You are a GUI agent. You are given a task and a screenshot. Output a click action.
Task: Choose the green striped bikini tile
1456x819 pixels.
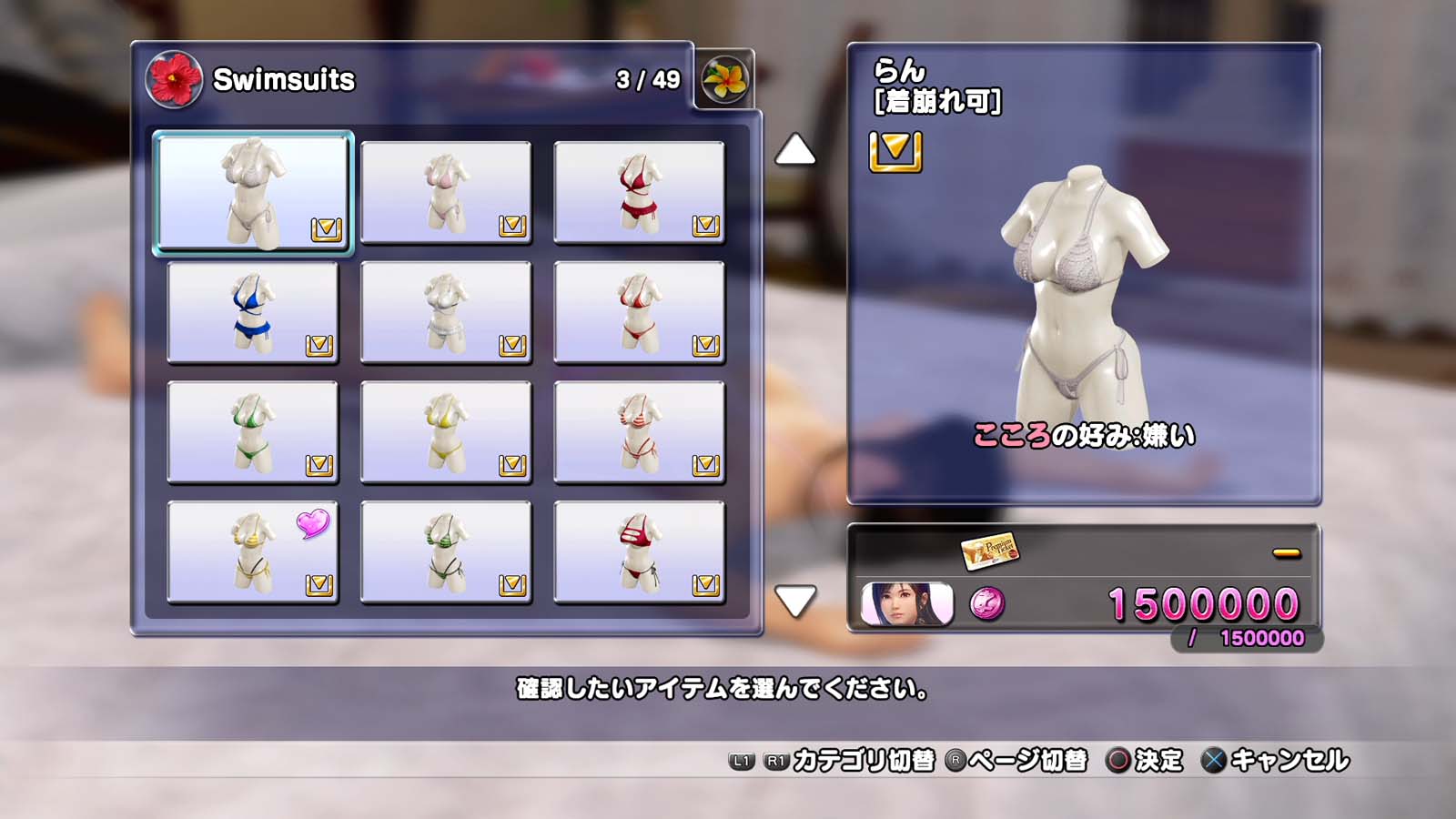pos(446,552)
